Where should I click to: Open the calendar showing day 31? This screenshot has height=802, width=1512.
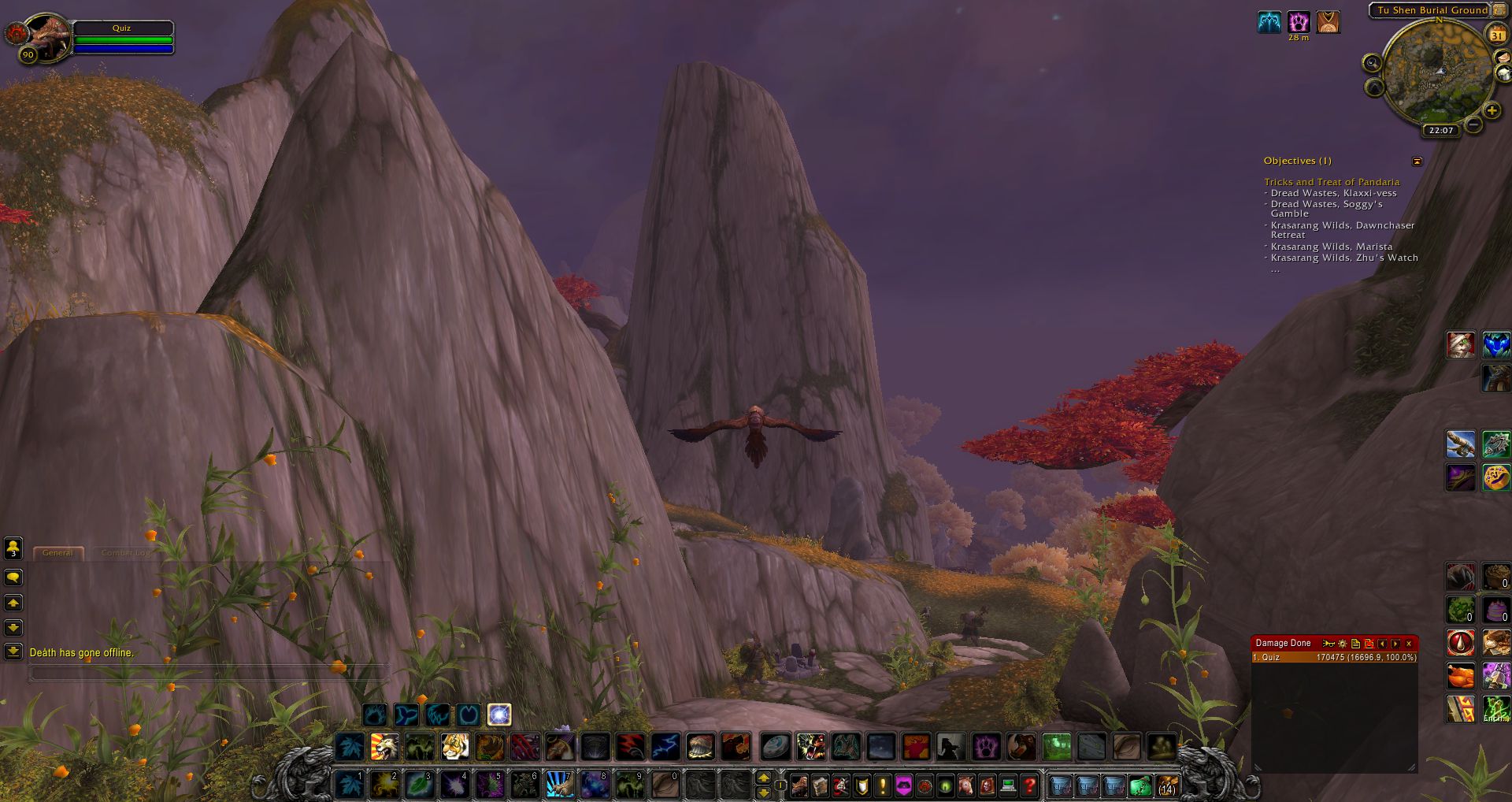click(1496, 35)
